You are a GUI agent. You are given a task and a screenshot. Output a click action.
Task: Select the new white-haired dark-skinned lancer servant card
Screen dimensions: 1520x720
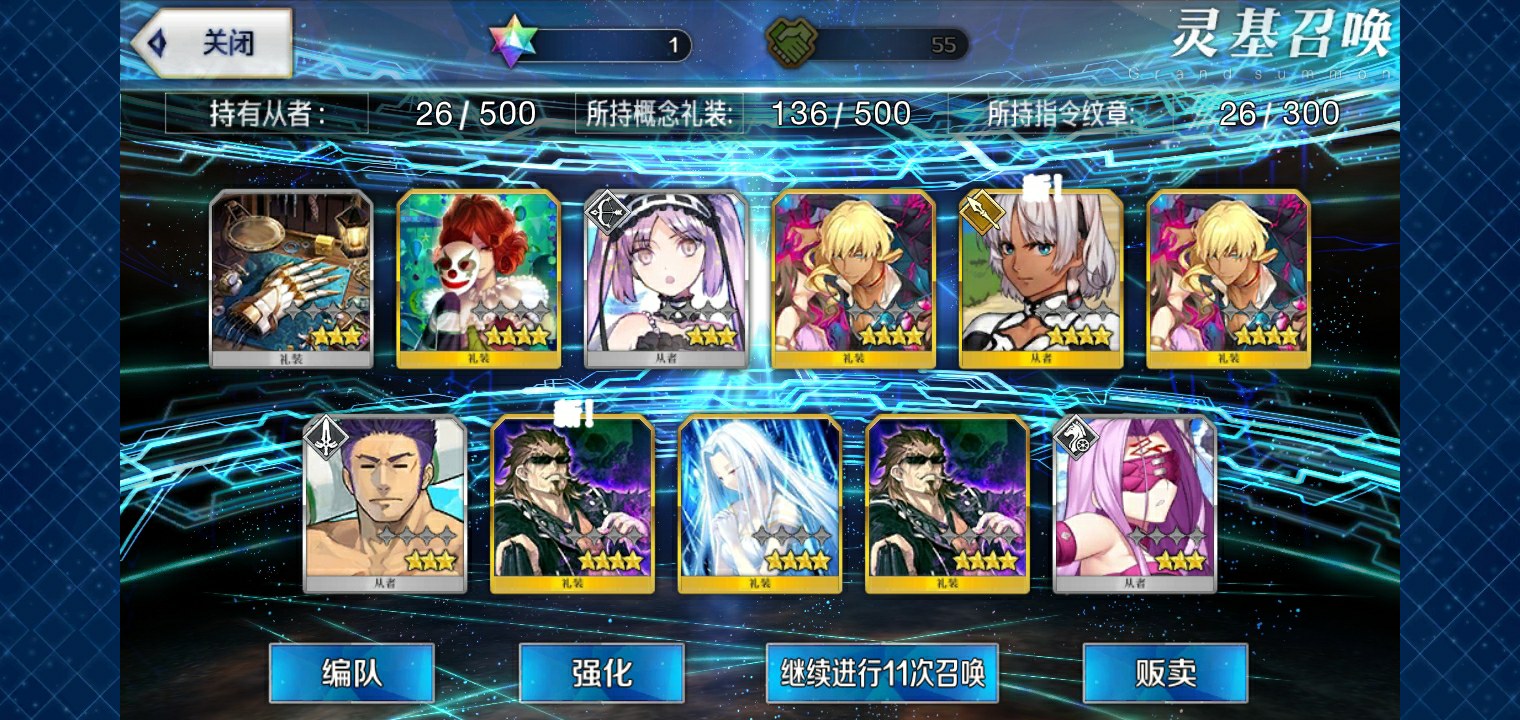pos(1041,278)
